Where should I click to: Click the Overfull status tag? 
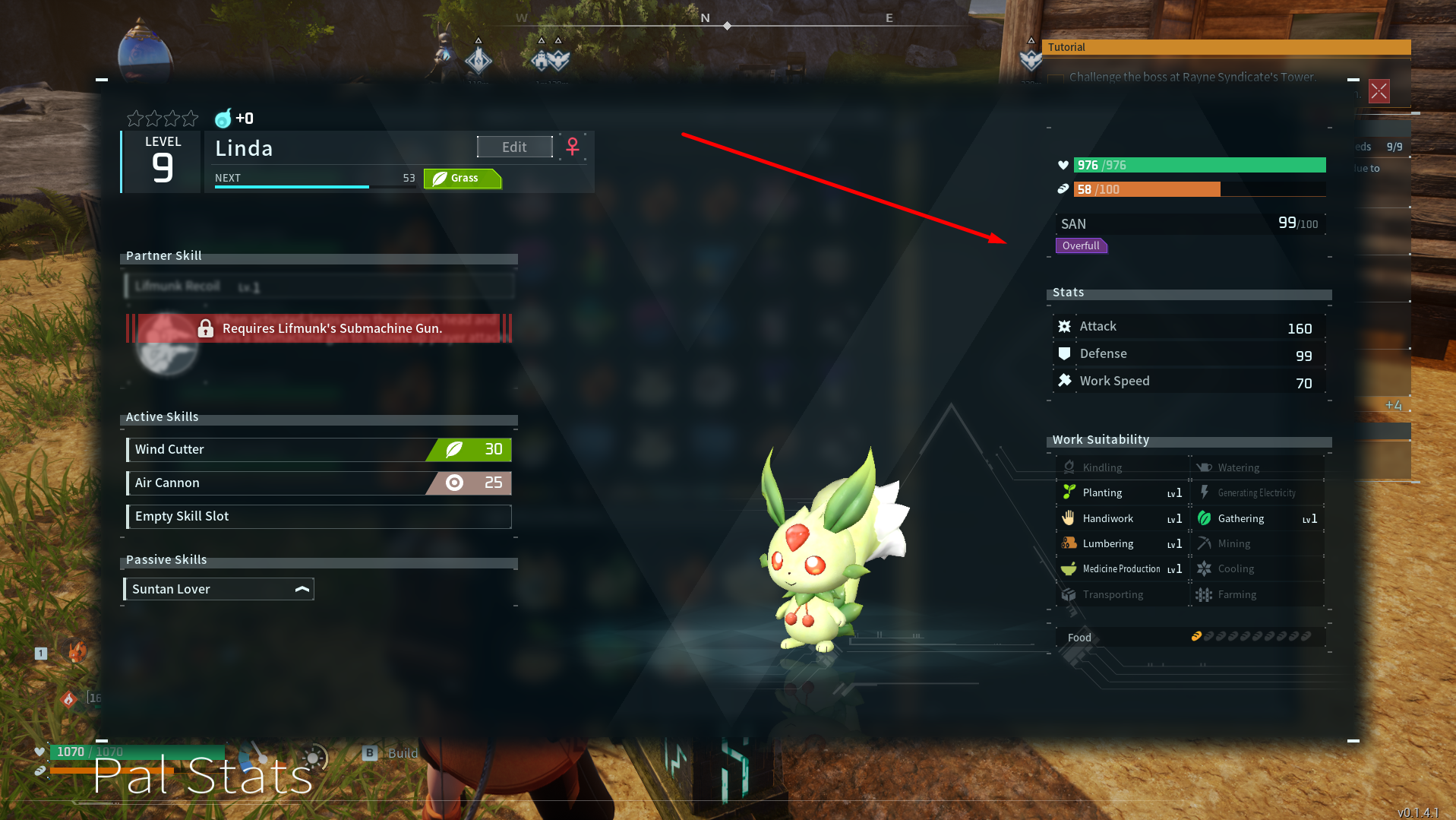pyautogui.click(x=1081, y=245)
